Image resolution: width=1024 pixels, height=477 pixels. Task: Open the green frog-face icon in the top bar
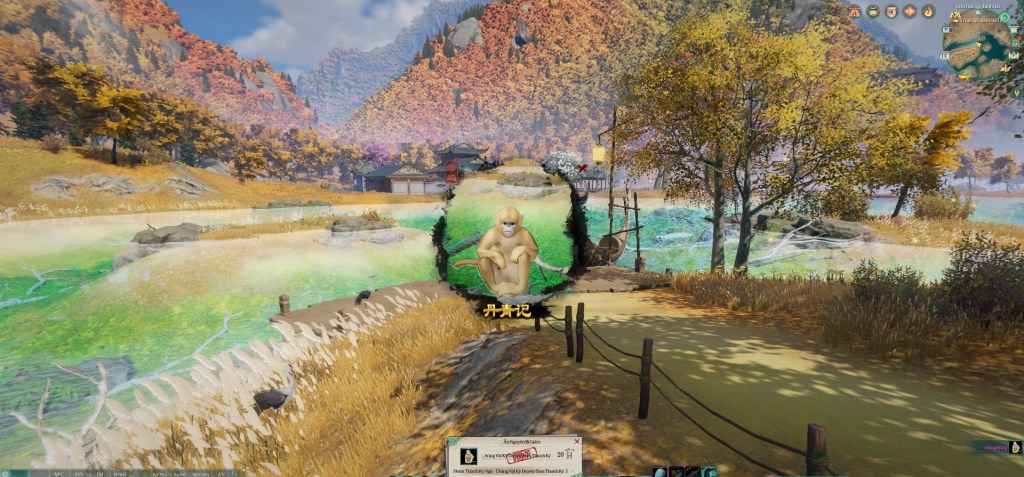tap(873, 11)
